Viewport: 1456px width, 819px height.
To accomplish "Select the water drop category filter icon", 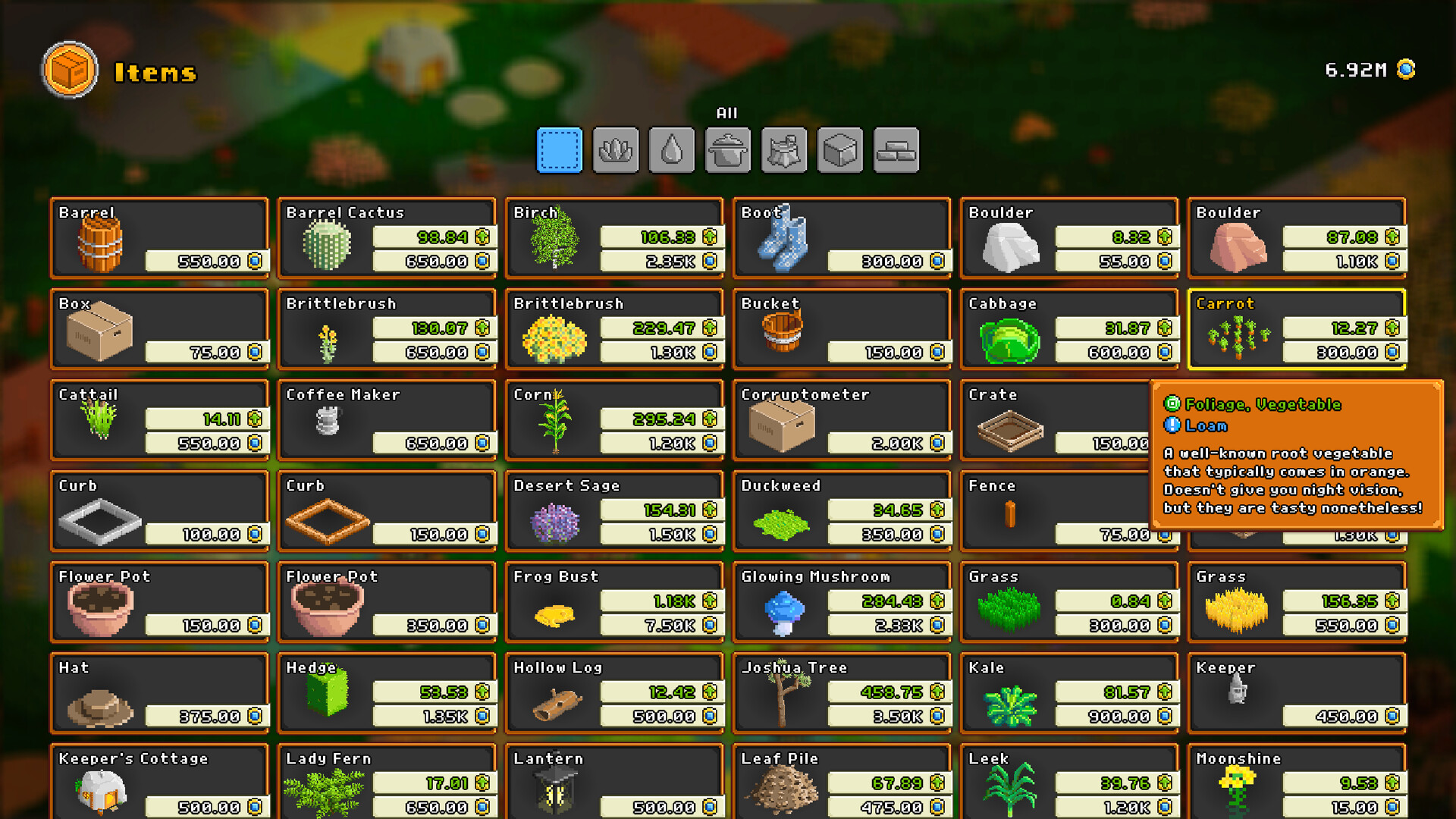I will click(x=671, y=149).
